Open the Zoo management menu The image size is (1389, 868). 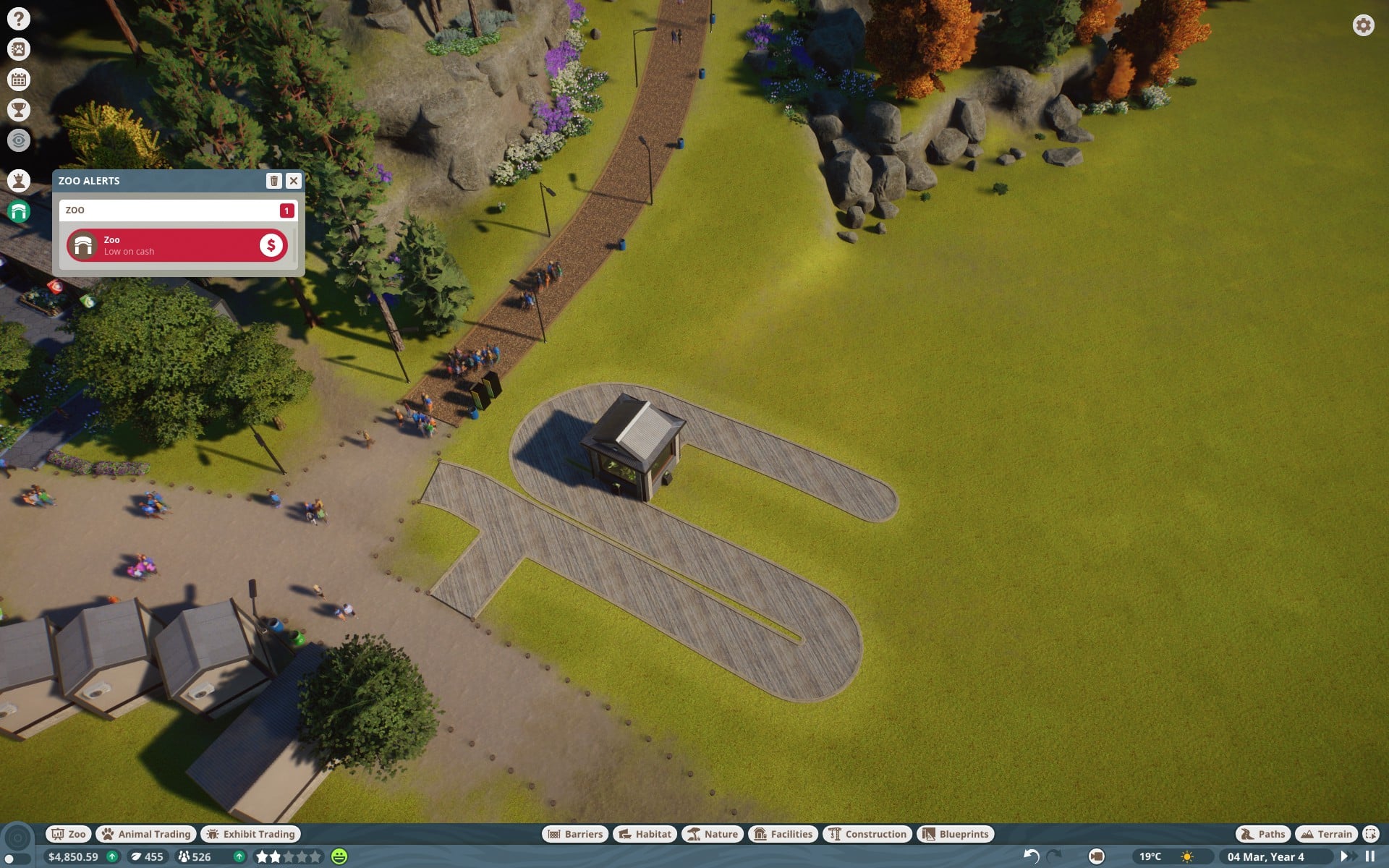[x=68, y=834]
